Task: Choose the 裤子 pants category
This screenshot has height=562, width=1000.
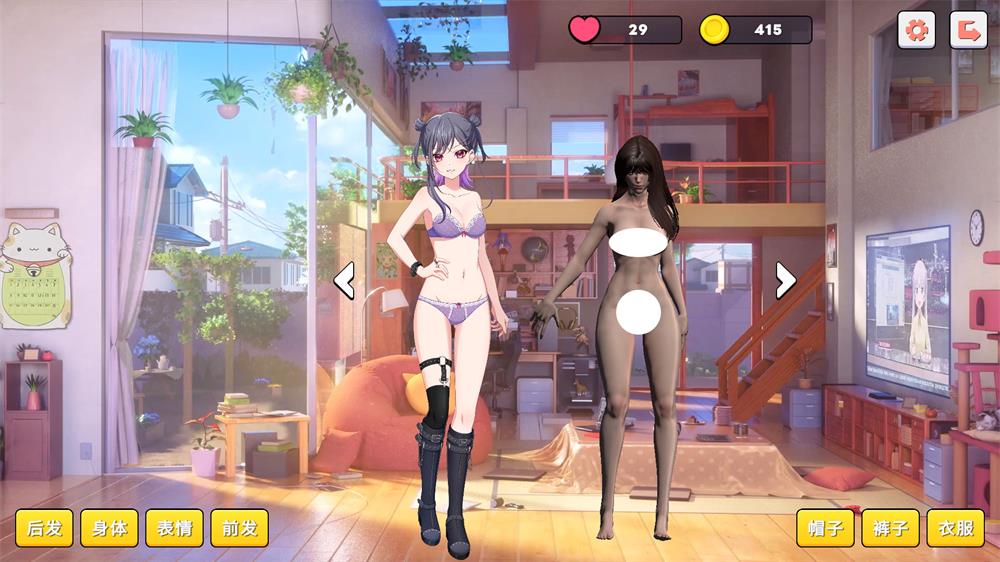Action: click(890, 528)
